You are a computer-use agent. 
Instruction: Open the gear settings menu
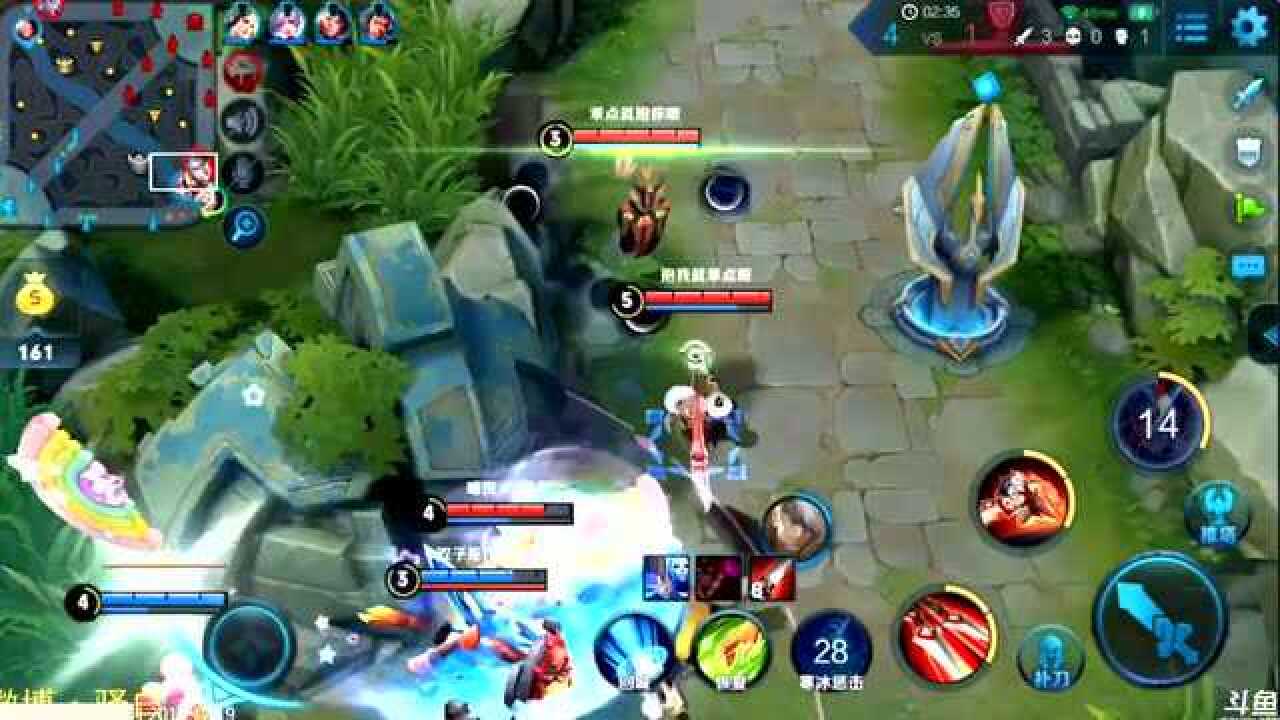(x=1248, y=27)
